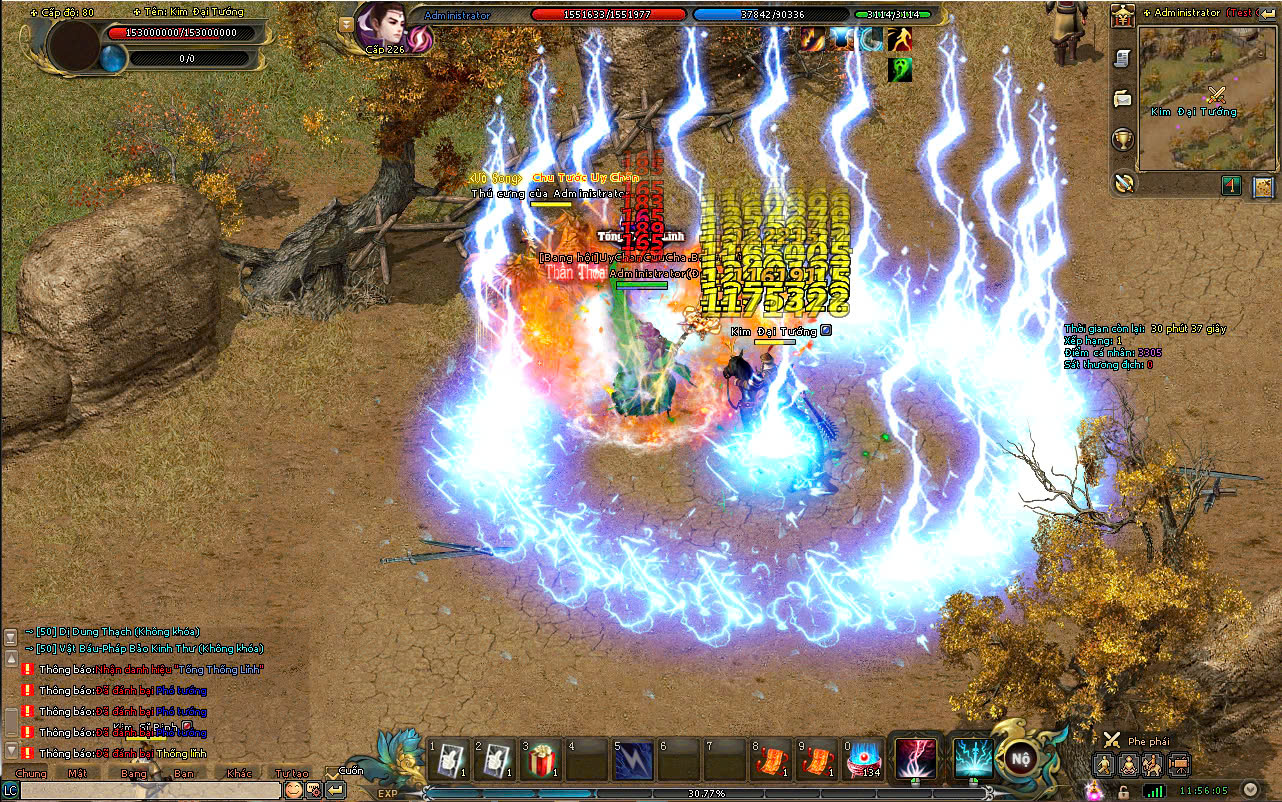1282x802 pixels.
Task: Click the red flag button under minimap
Action: coord(1232,186)
